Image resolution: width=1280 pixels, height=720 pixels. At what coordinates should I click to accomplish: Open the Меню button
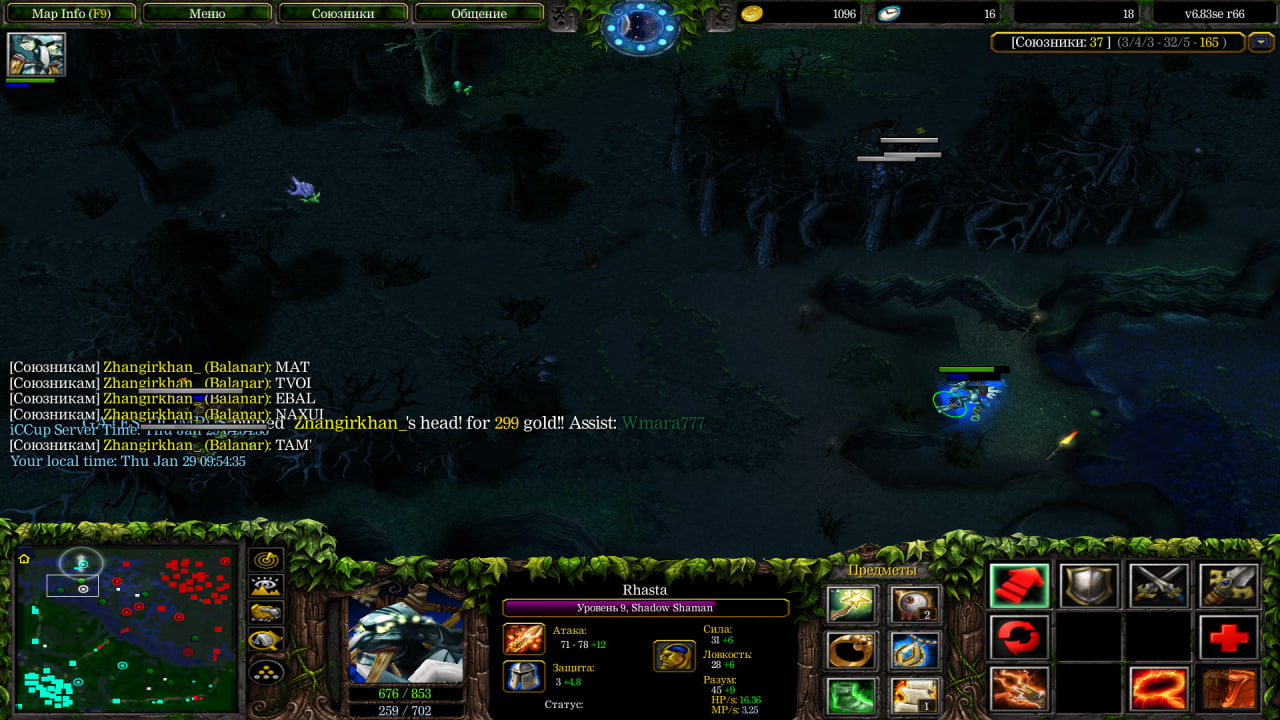click(207, 14)
